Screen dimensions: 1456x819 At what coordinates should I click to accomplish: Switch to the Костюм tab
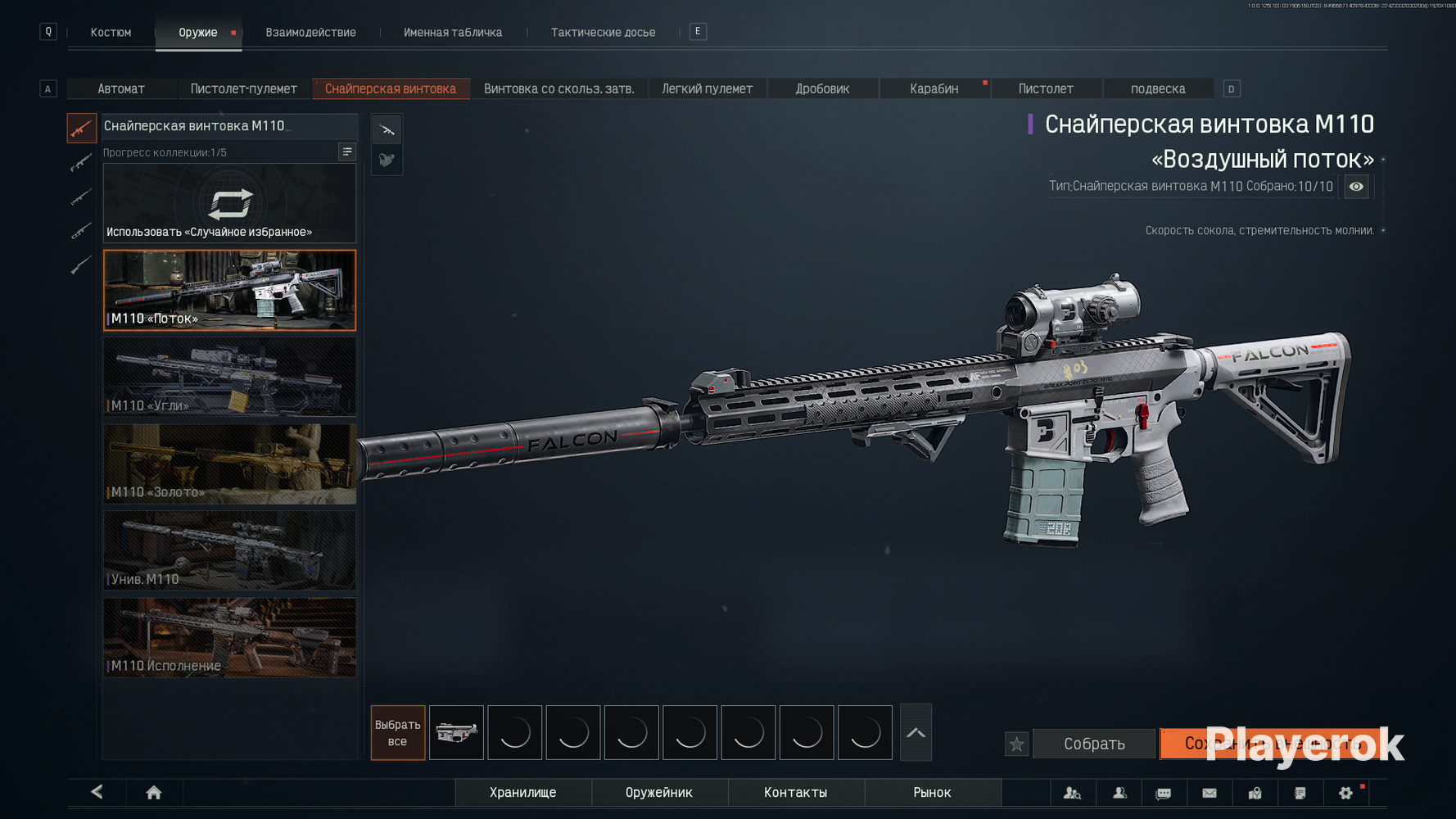click(x=111, y=33)
